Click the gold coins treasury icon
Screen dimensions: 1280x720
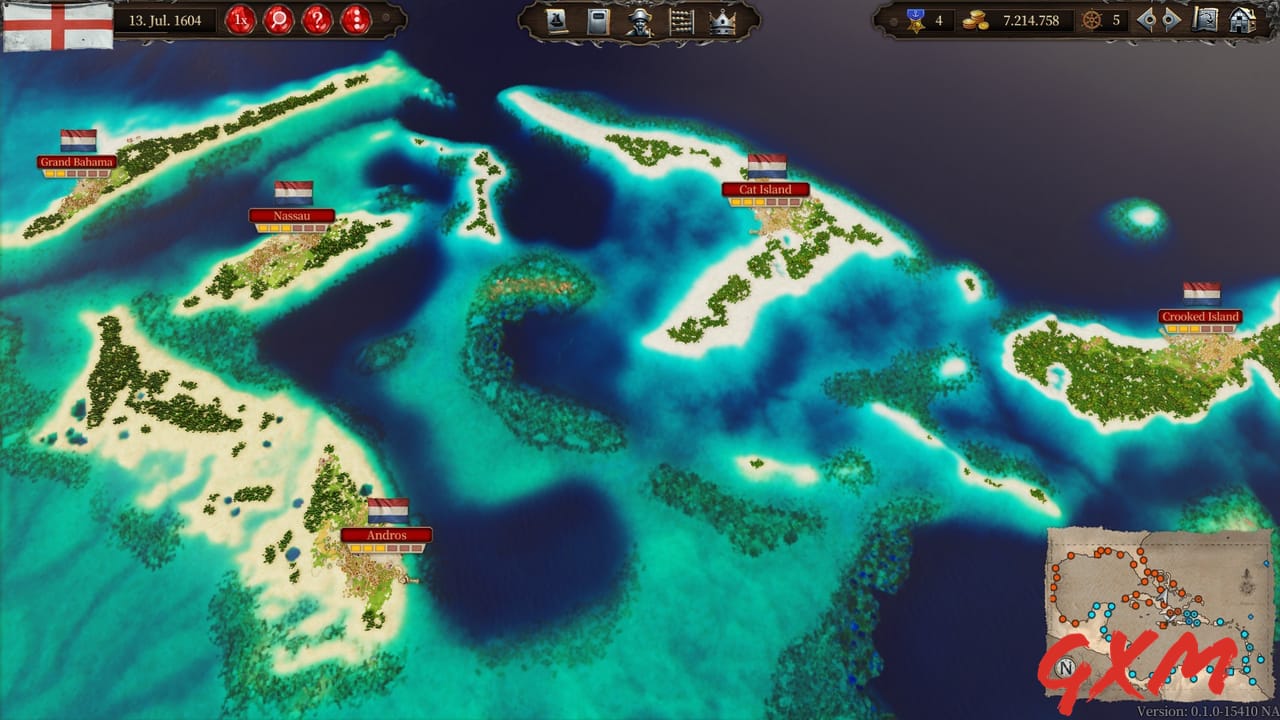pos(976,20)
